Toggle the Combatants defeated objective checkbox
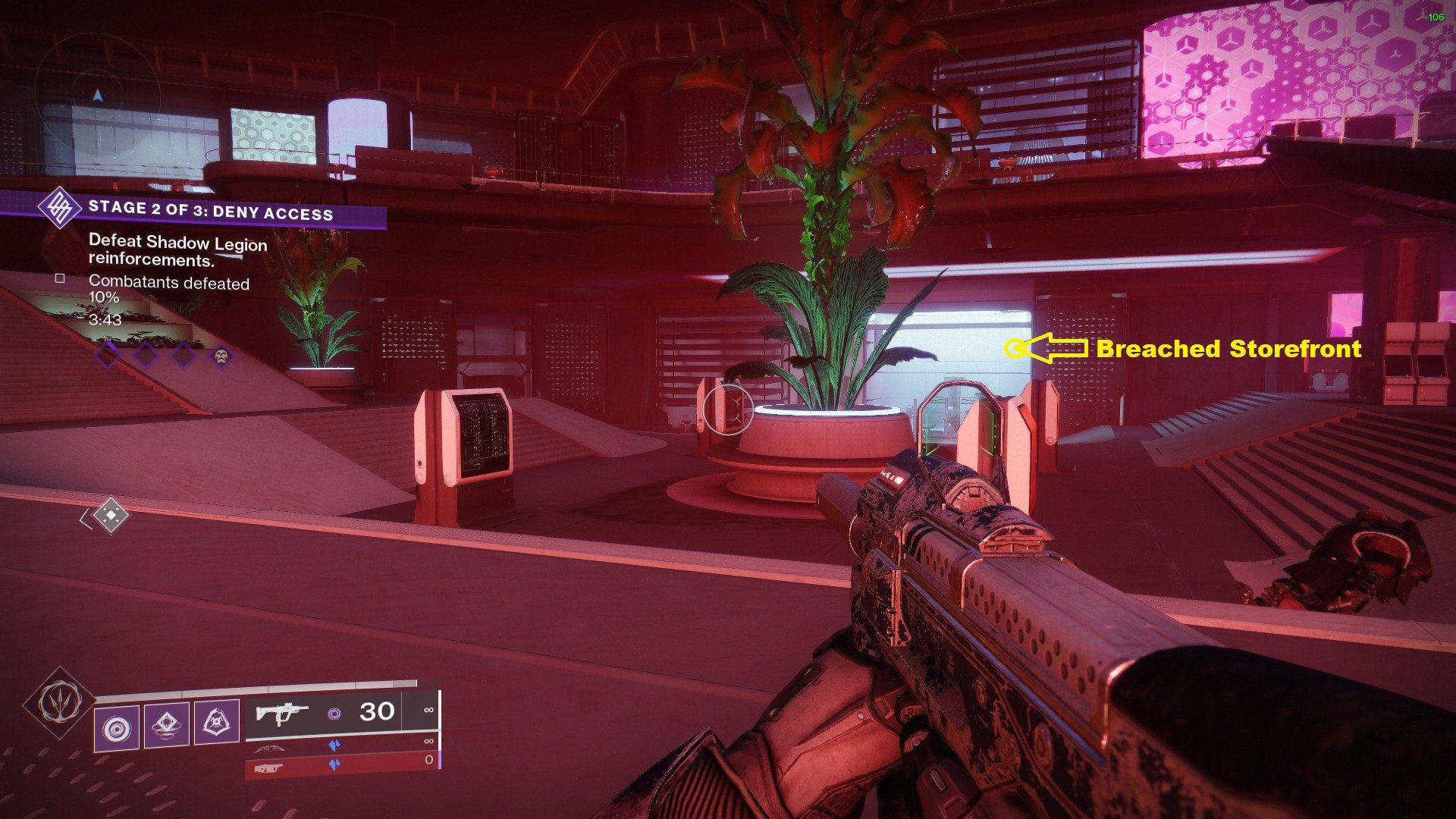1456x819 pixels. point(61,279)
